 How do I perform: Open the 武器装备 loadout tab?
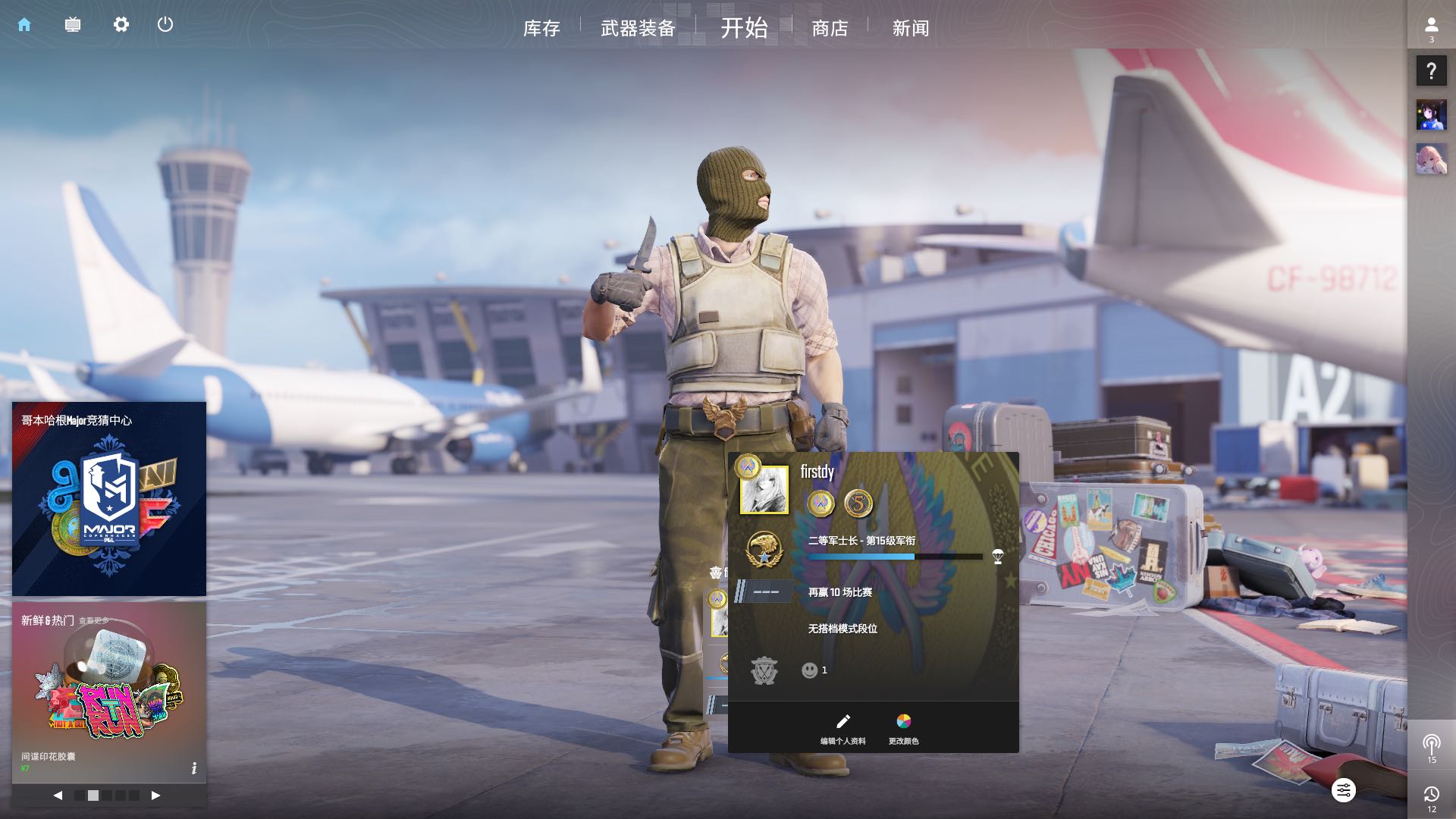tap(638, 29)
